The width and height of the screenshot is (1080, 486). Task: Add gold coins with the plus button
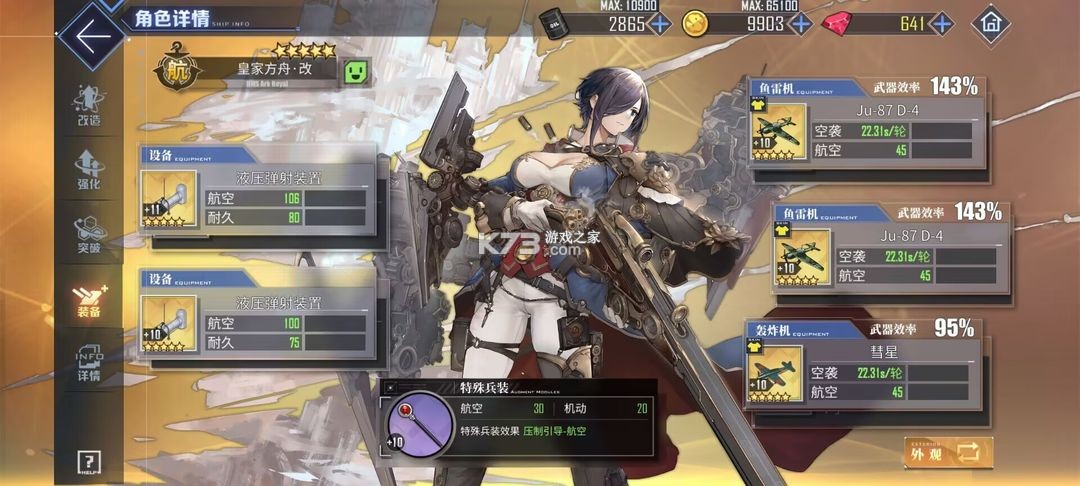tap(799, 23)
